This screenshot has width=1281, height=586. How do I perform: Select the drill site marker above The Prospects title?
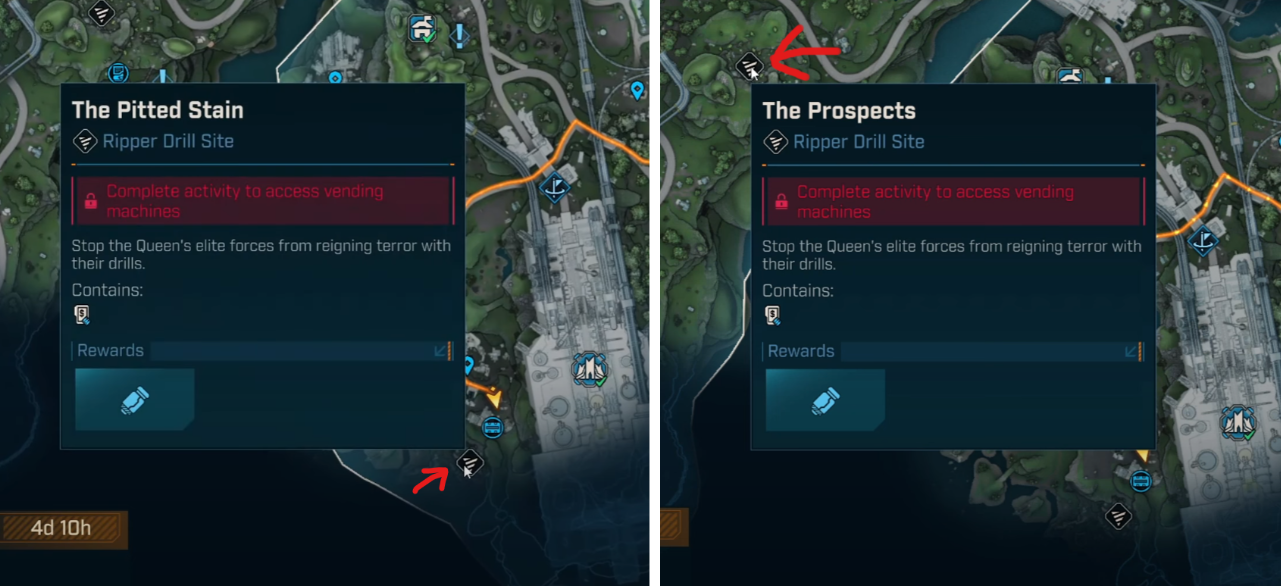tap(751, 66)
